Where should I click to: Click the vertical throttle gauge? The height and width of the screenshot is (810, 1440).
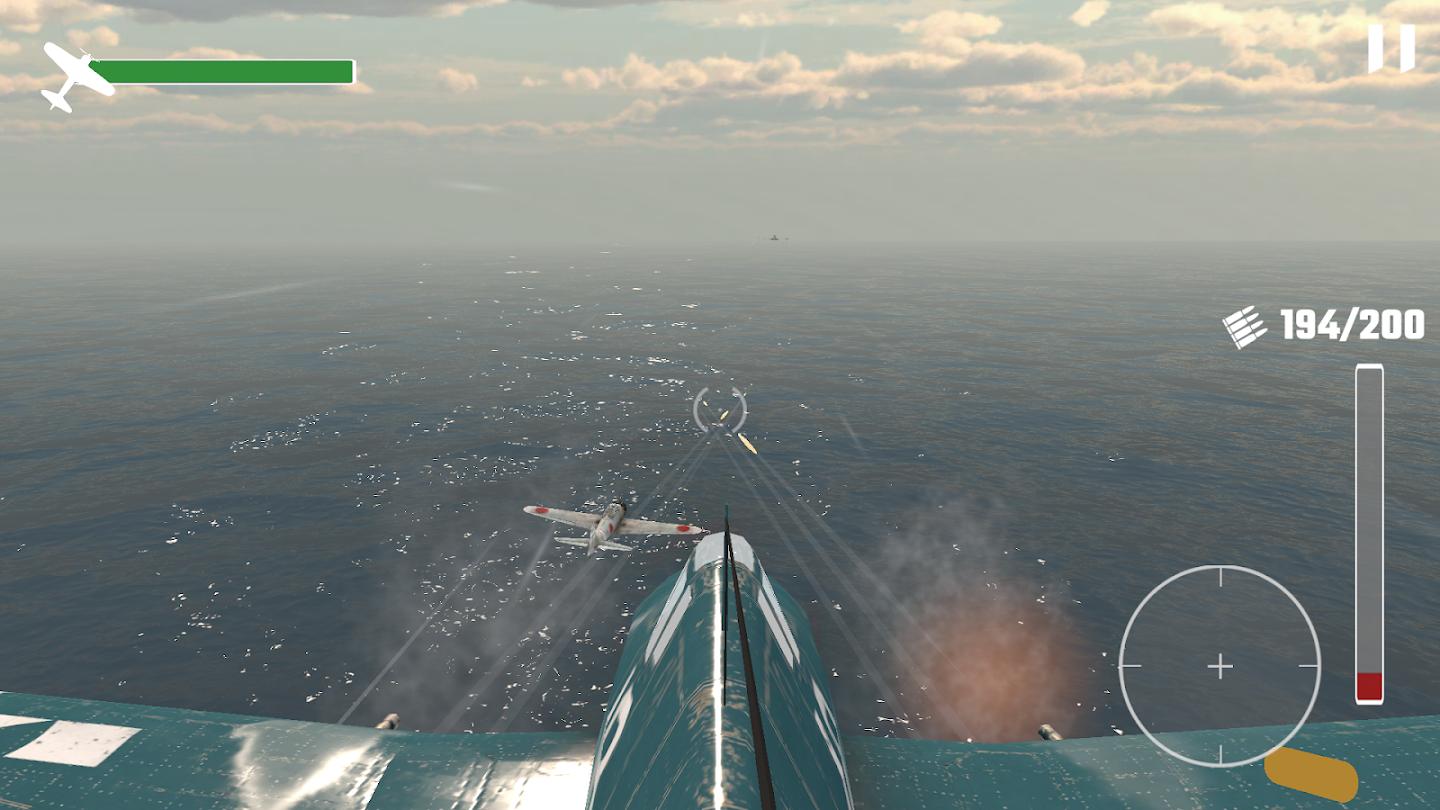coord(1369,533)
